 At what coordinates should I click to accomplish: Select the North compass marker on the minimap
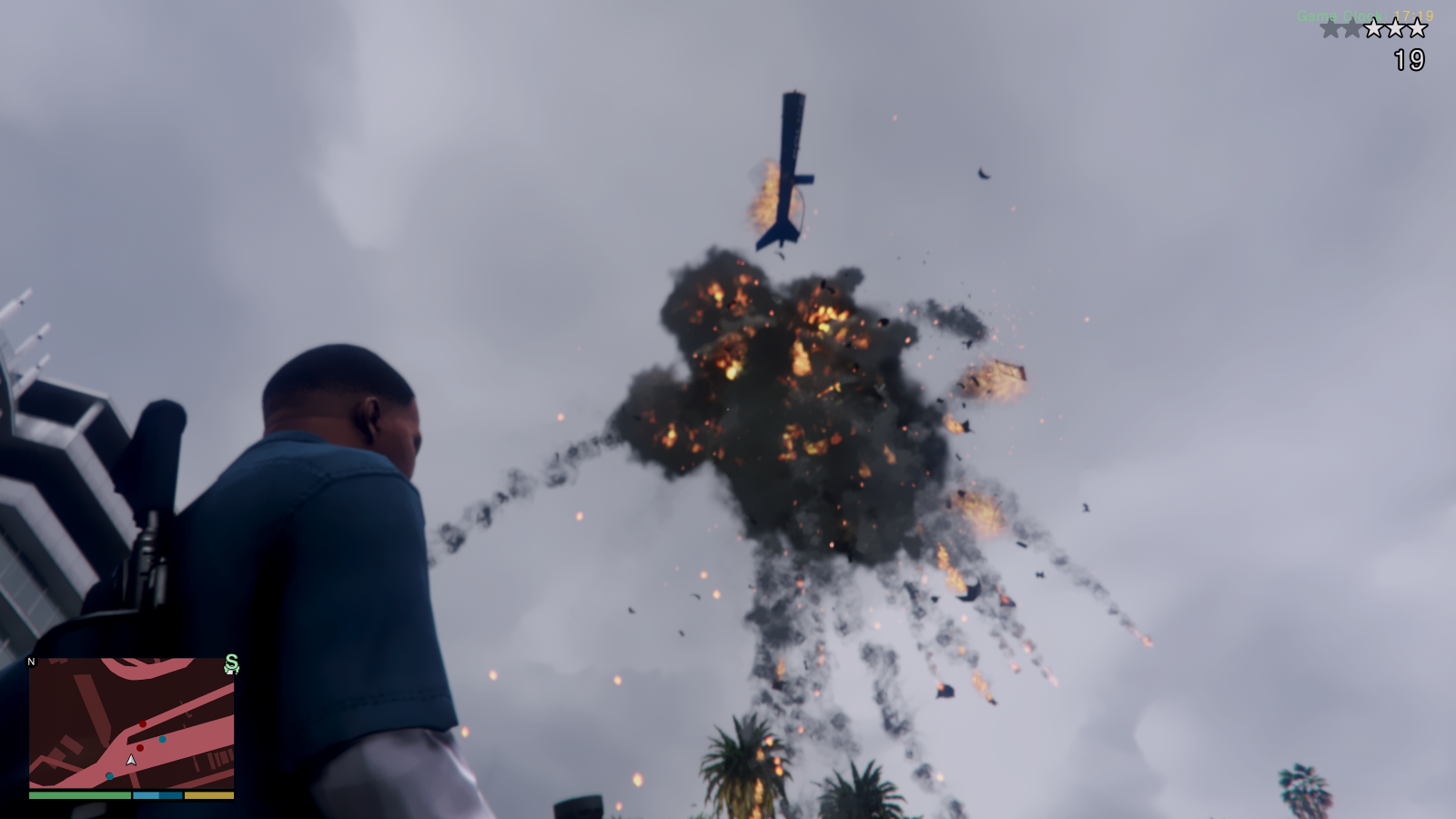[31, 662]
